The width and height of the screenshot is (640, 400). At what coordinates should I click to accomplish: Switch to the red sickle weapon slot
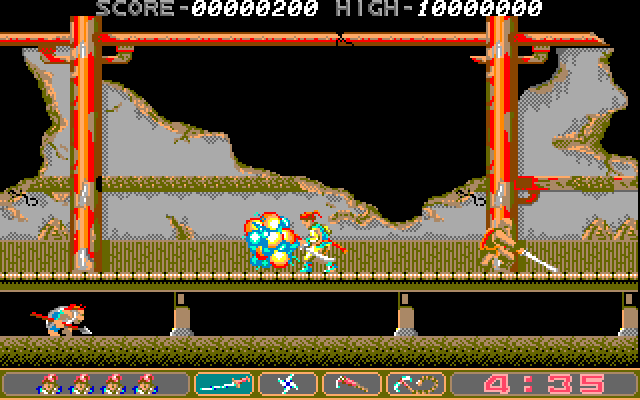pos(351,383)
